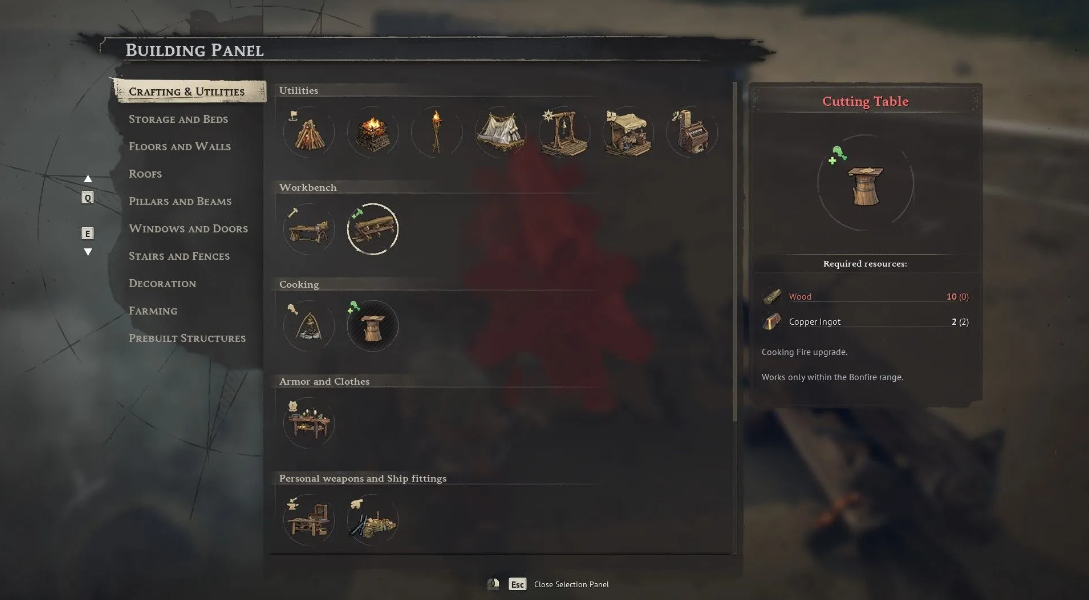Select the Prebuilt Structures category
1089x600 pixels.
(187, 338)
